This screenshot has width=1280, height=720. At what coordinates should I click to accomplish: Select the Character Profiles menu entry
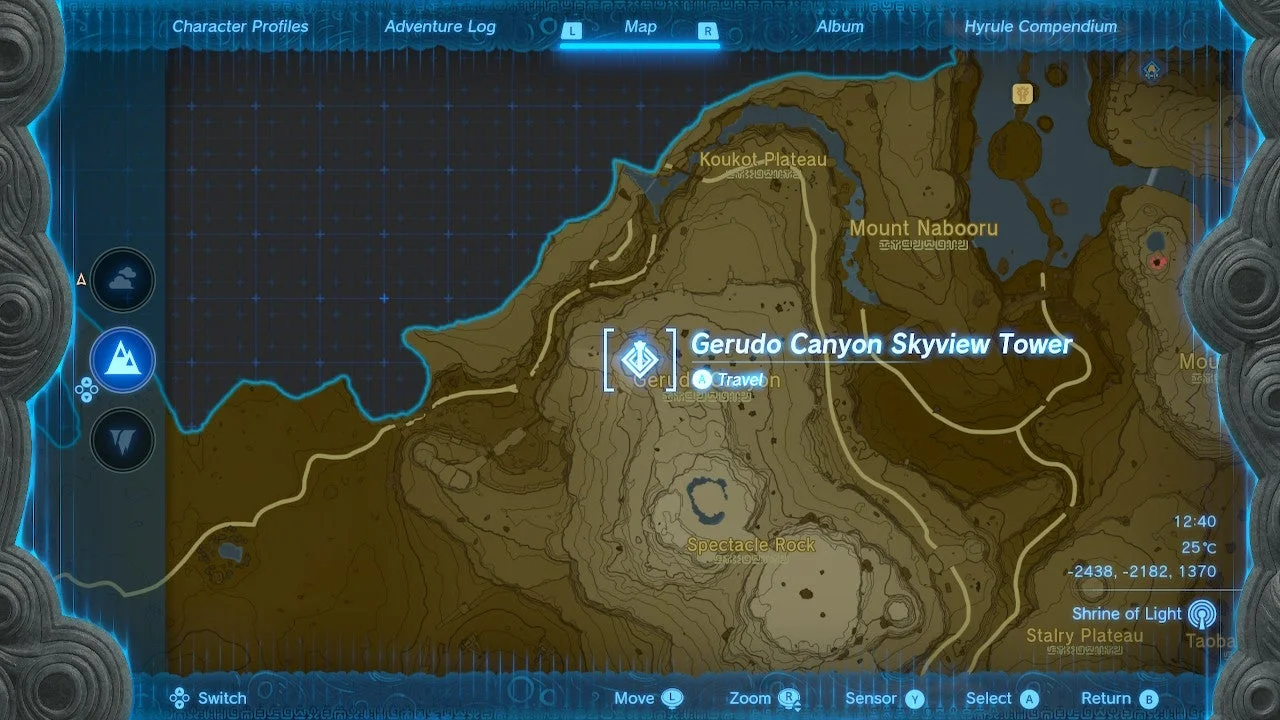[x=240, y=26]
